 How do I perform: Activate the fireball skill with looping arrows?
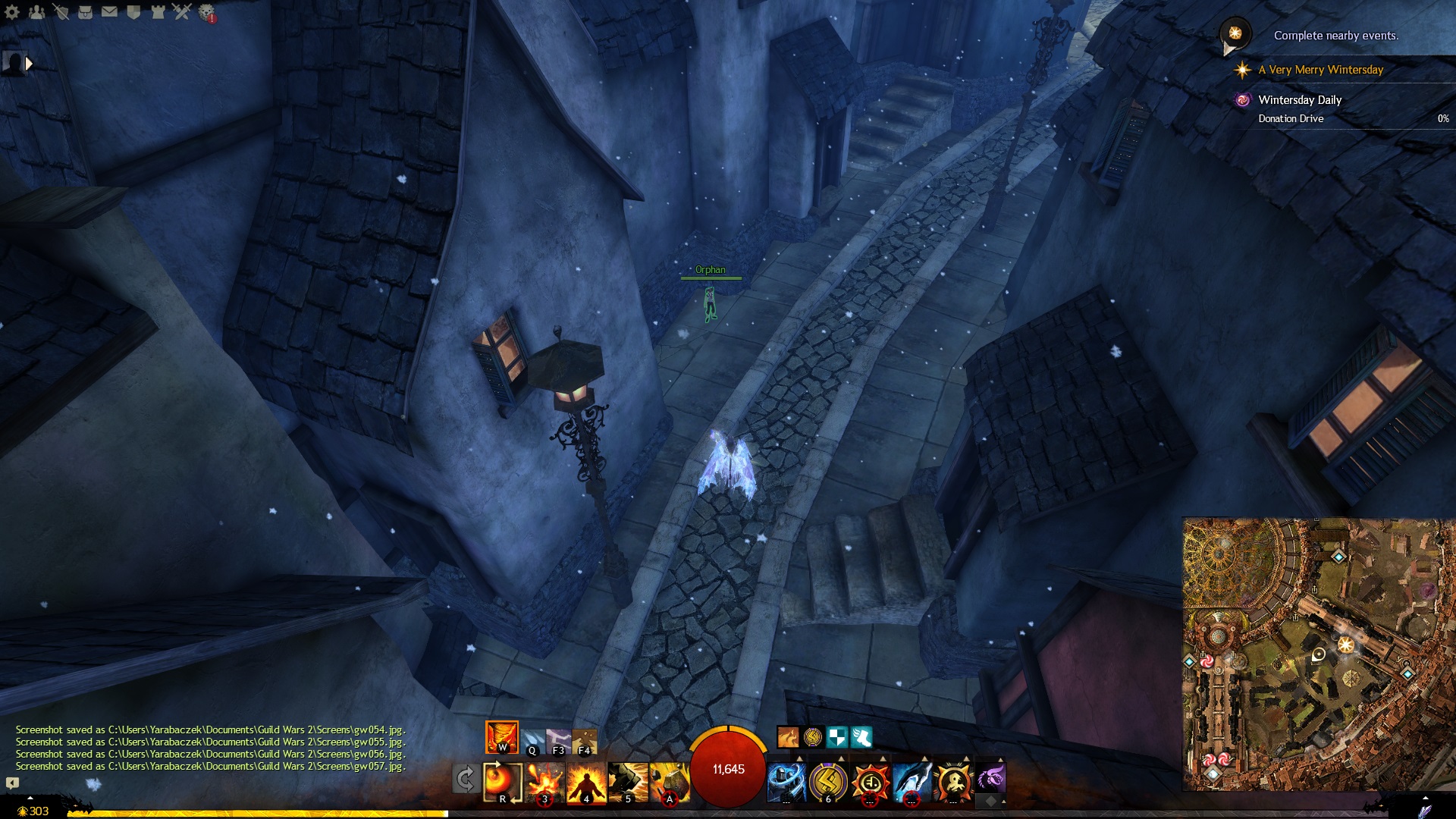[502, 782]
